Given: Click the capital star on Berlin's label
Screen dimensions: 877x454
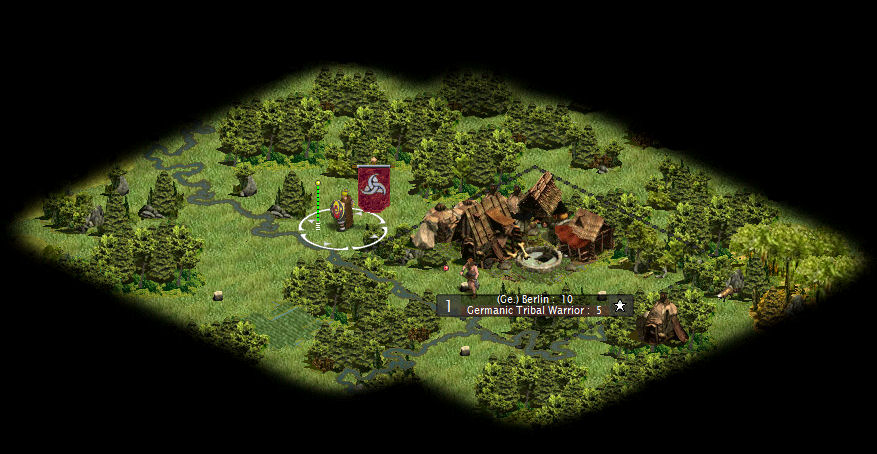Looking at the screenshot, I should click(x=620, y=305).
